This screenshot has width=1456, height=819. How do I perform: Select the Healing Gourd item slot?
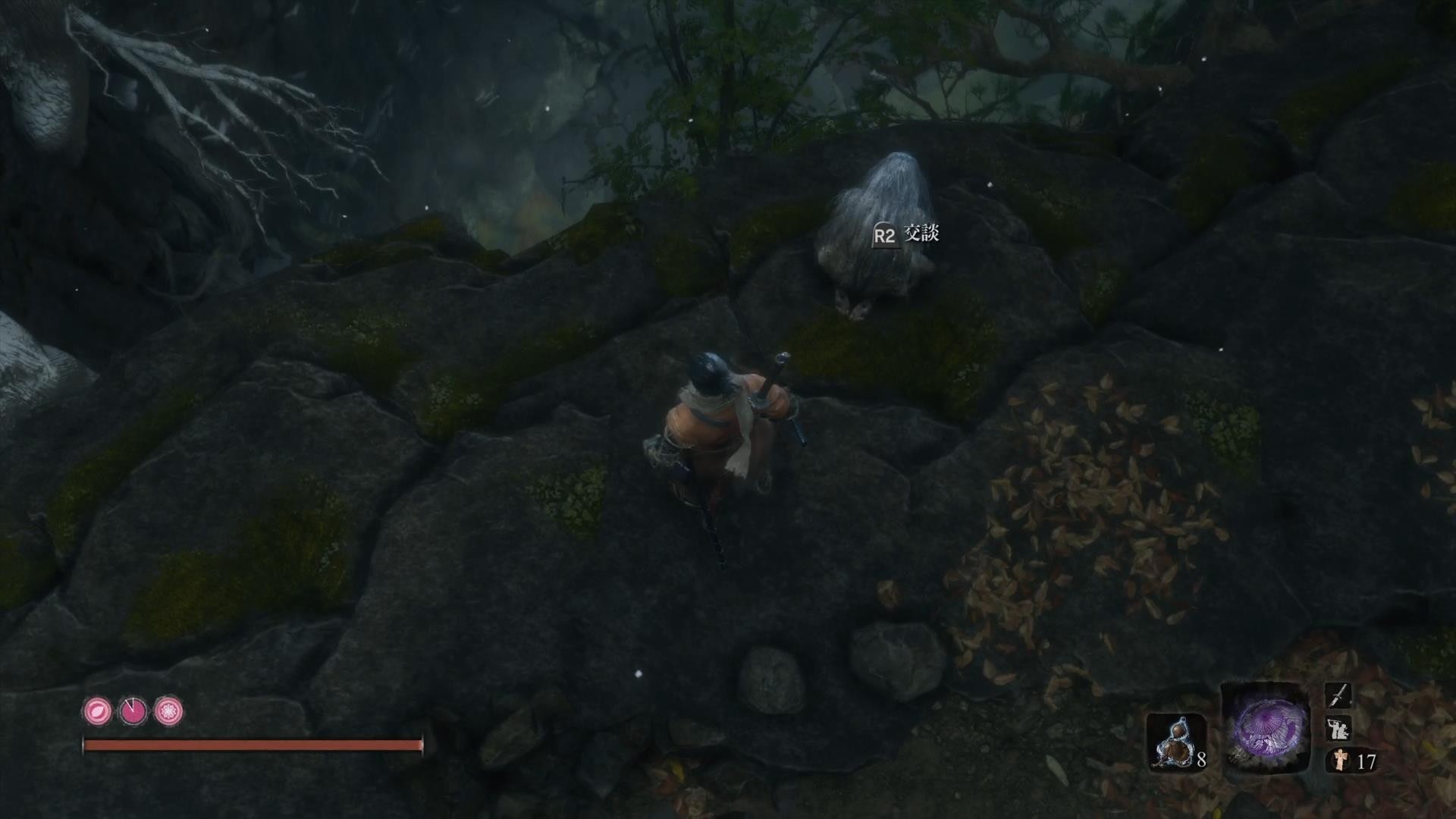pos(1175,742)
